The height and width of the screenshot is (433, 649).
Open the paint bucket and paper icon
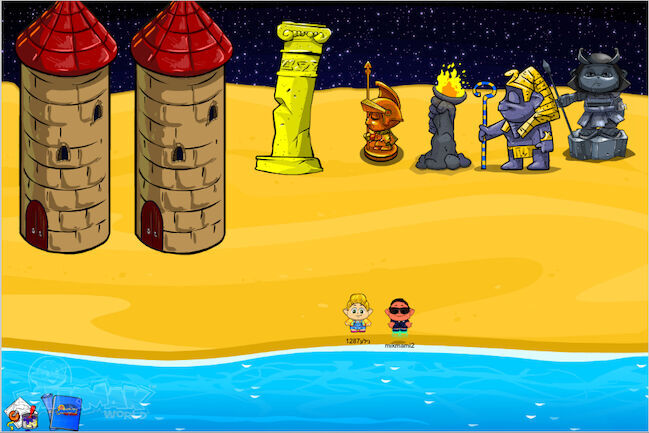click(x=18, y=411)
